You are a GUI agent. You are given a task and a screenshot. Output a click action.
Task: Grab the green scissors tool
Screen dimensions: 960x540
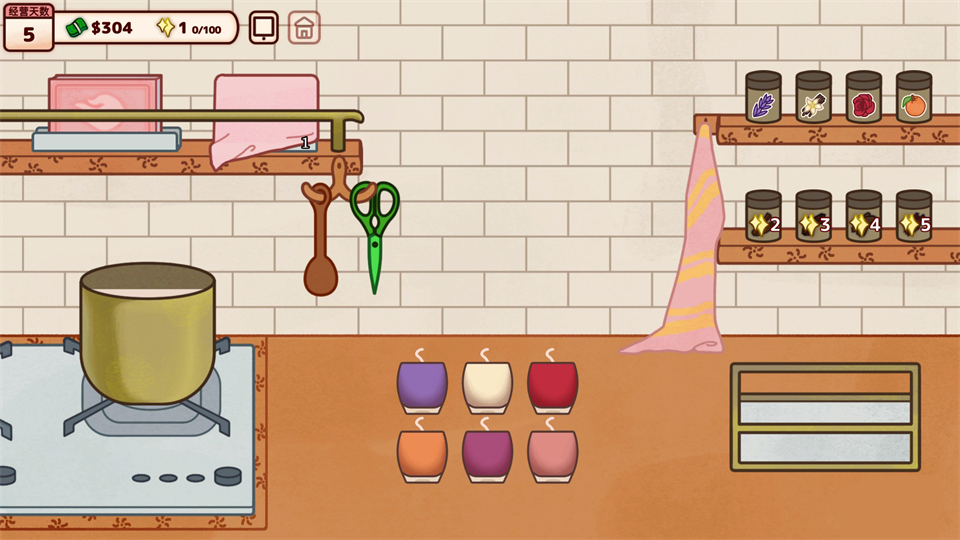pyautogui.click(x=375, y=230)
